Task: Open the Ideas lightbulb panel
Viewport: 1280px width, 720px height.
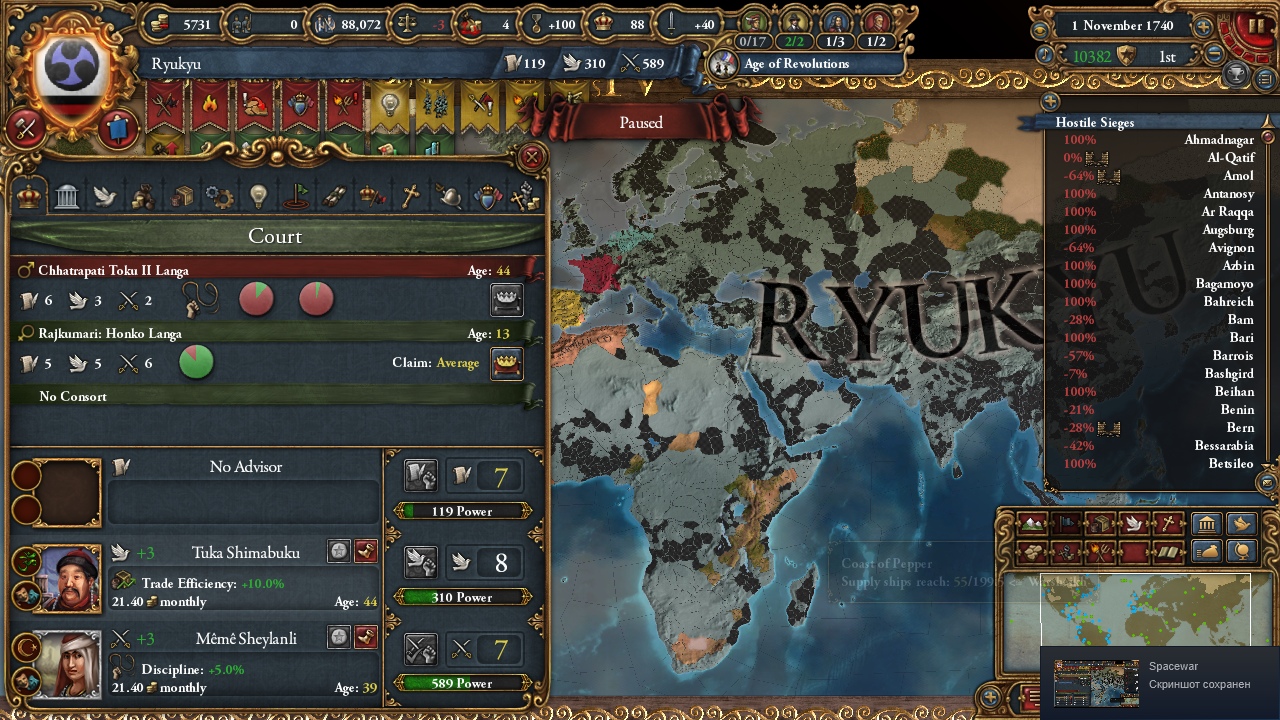Action: (x=258, y=196)
